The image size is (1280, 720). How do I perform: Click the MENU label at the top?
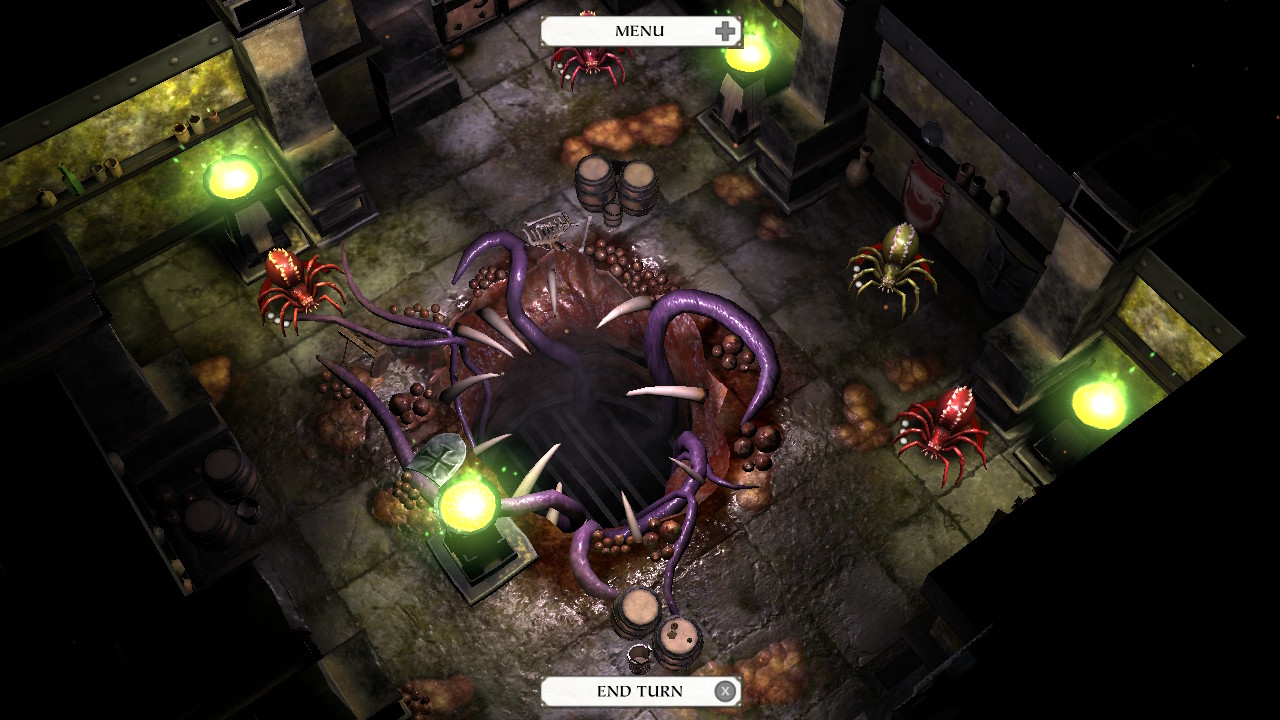(x=638, y=30)
